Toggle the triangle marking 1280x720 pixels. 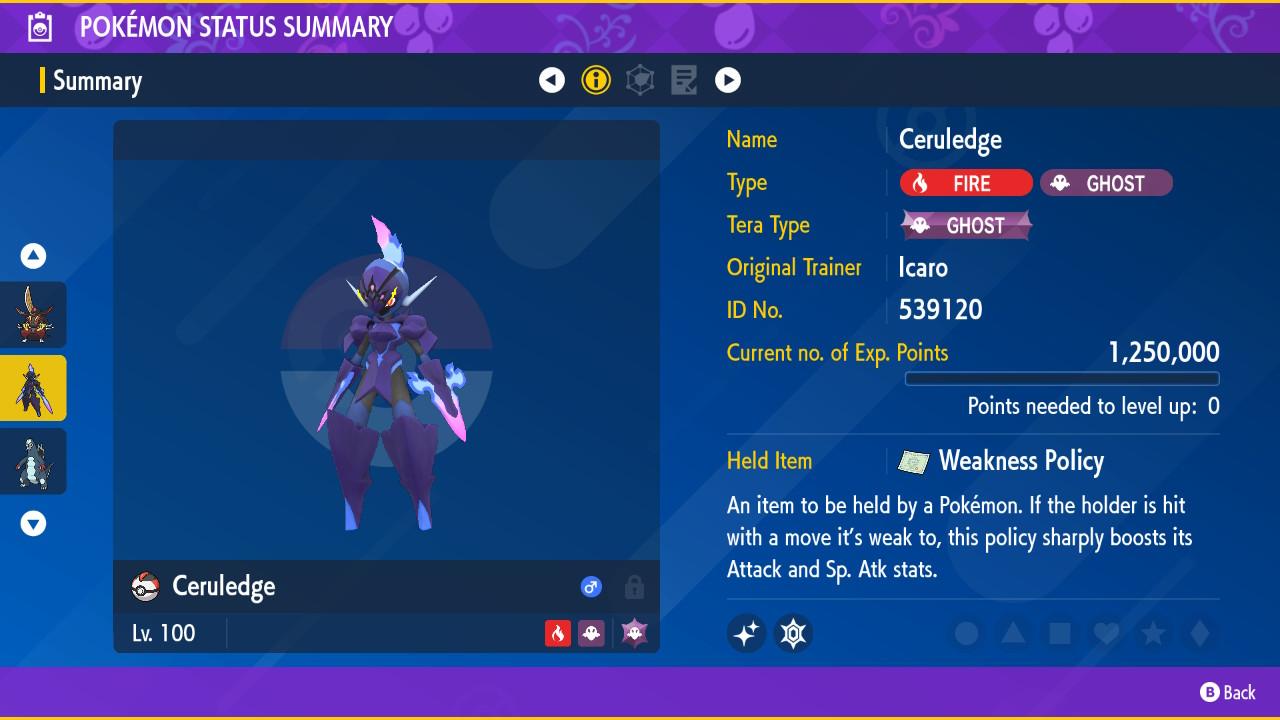1013,633
